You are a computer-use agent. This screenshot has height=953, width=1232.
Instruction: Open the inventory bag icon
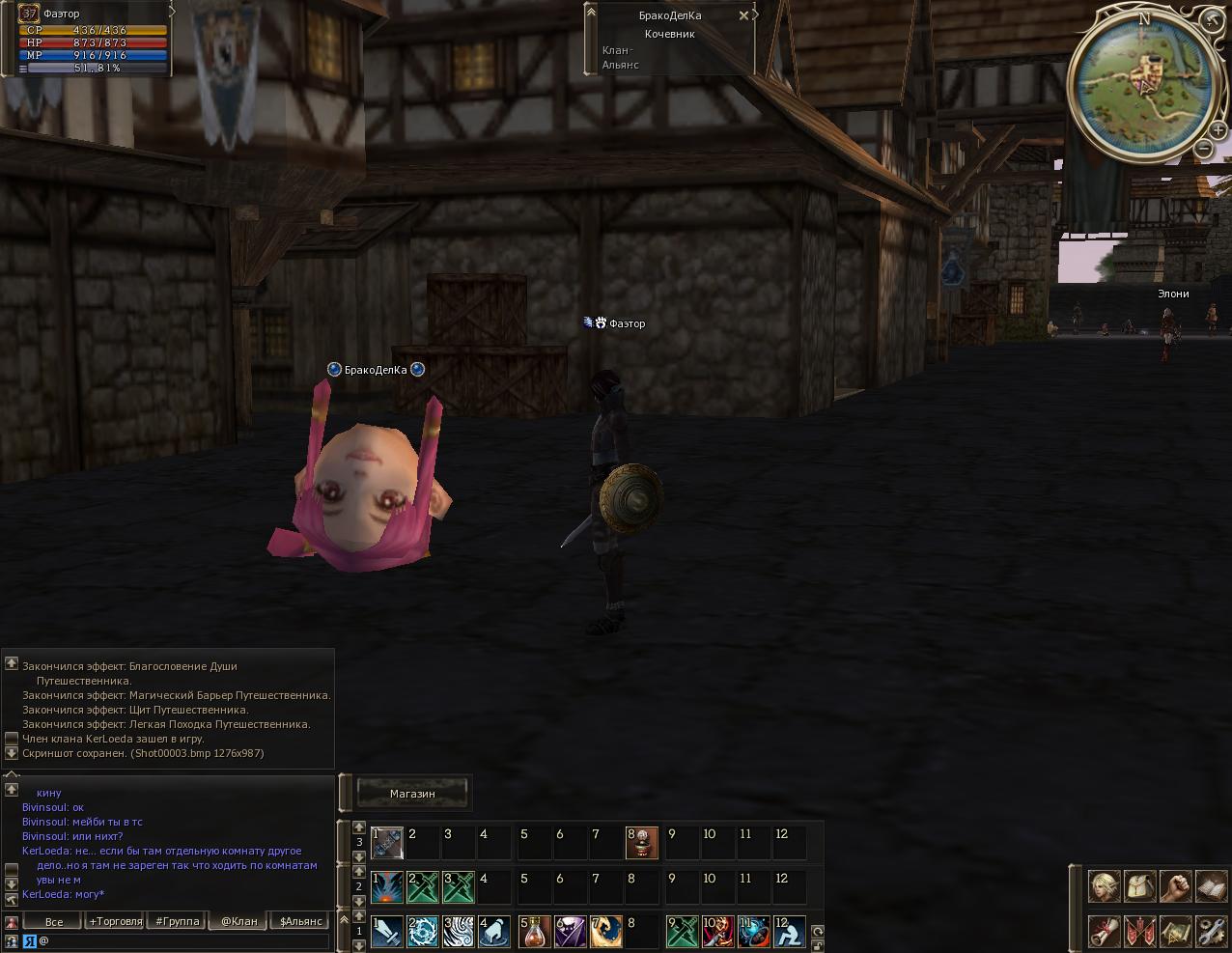1140,886
